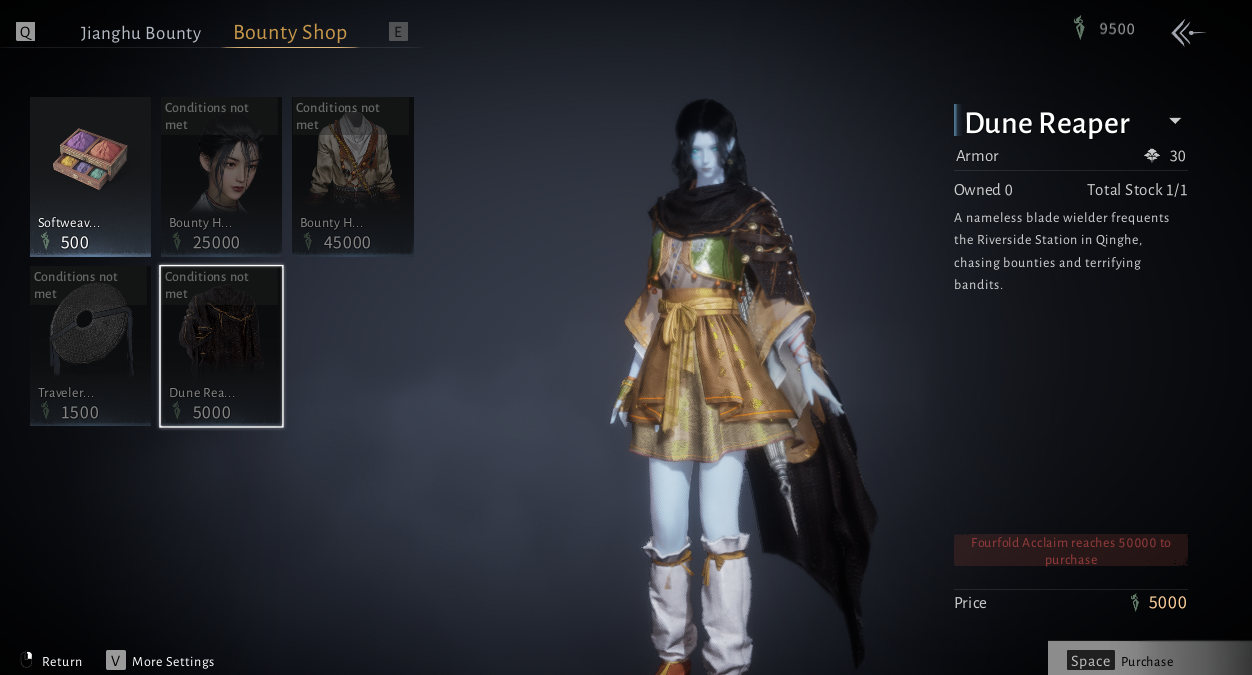Viewport: 1252px width, 675px height.
Task: Switch to the Jianghu Bounty tab
Action: click(141, 33)
